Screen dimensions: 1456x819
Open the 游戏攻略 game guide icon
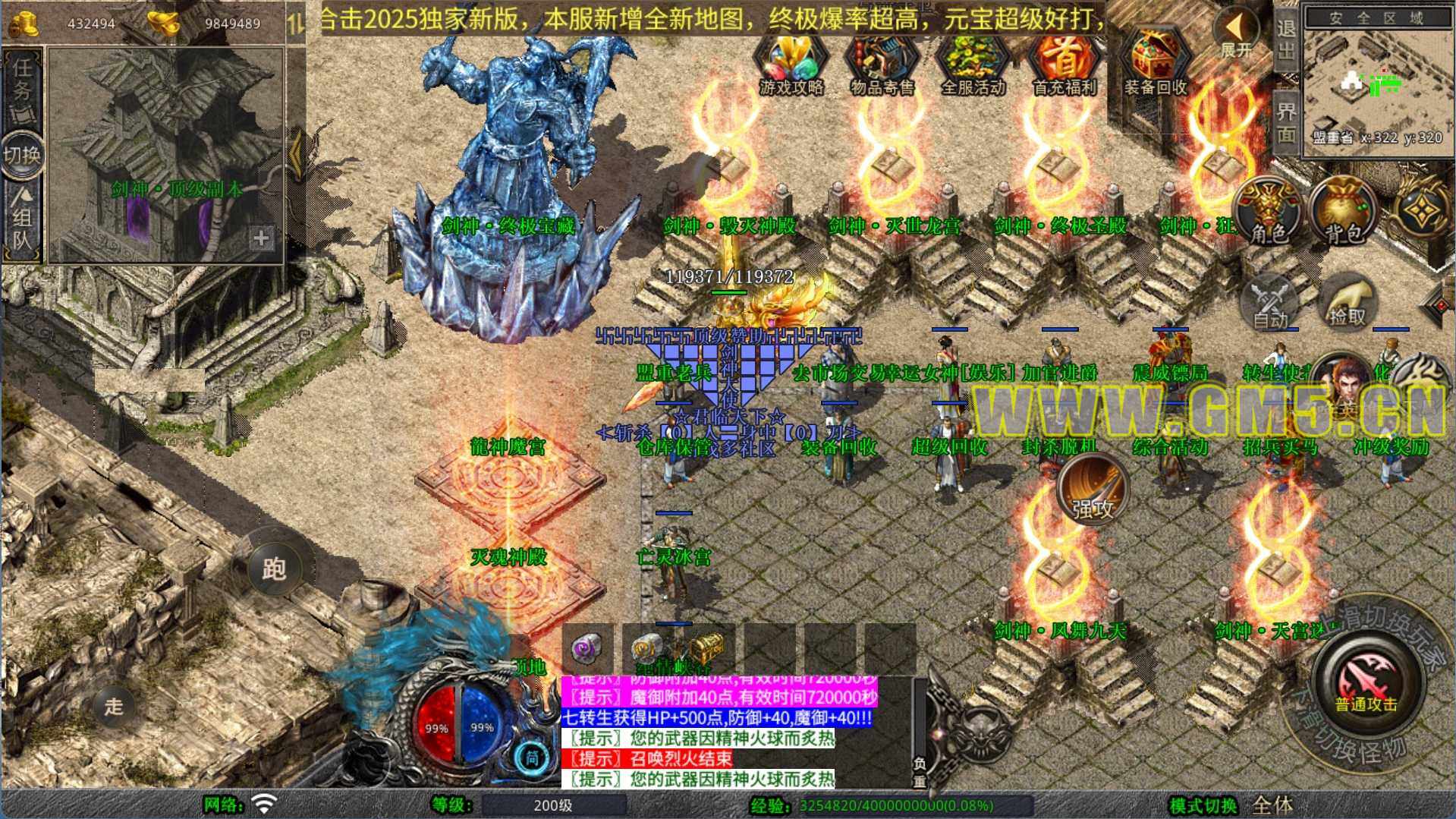791,65
